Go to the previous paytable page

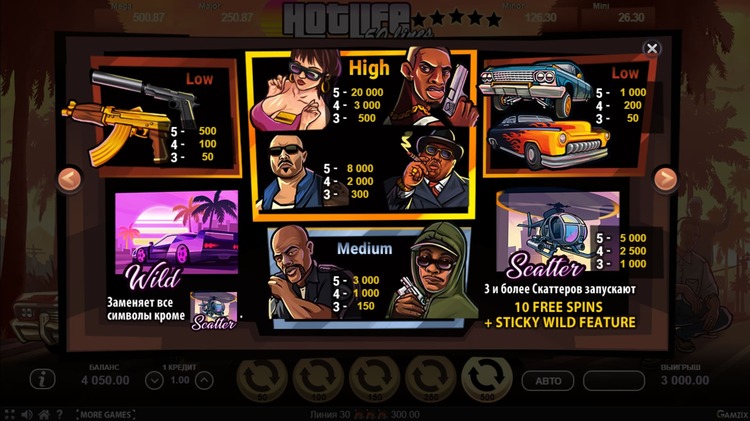coord(69,180)
